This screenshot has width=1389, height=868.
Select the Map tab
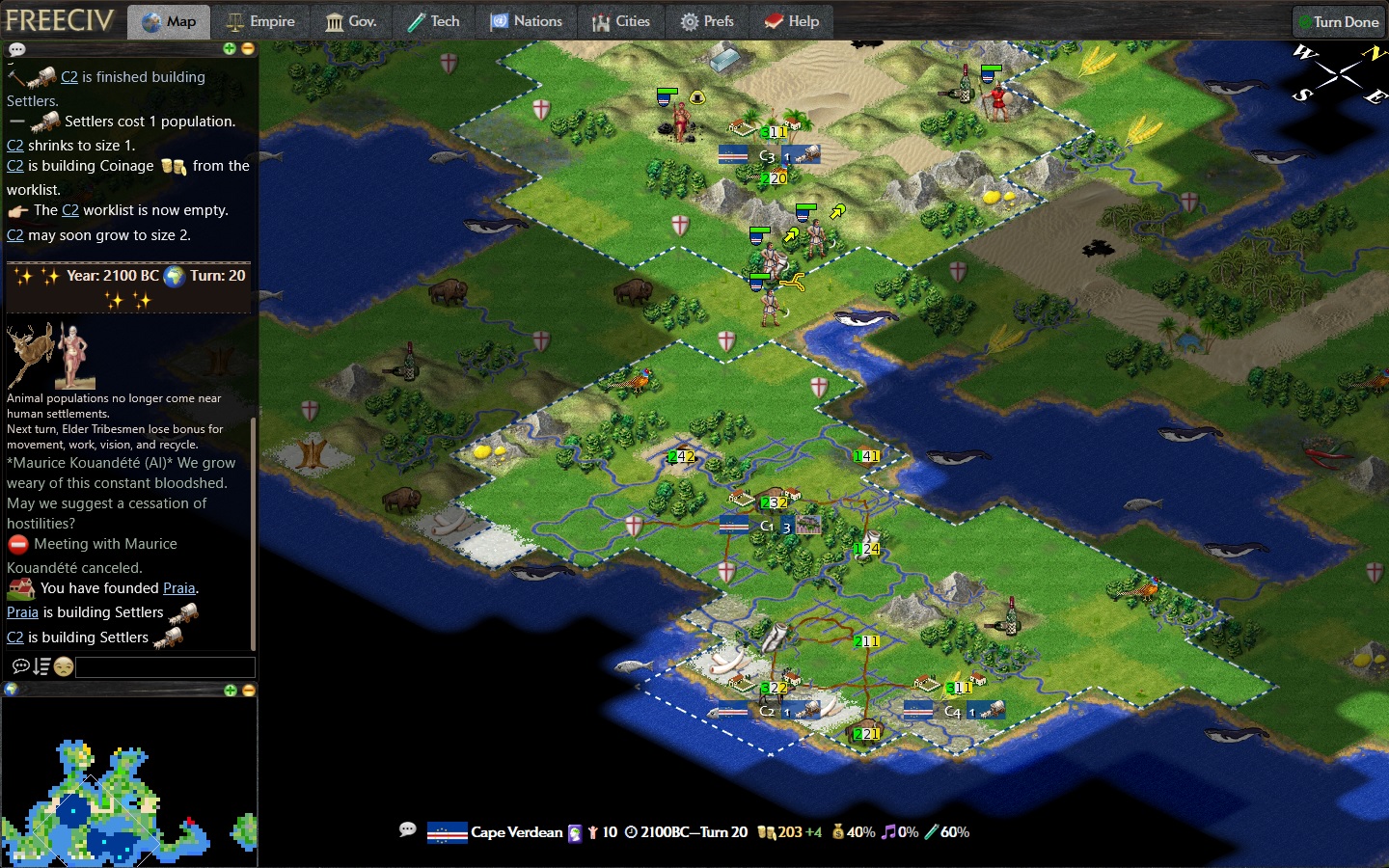[x=169, y=21]
